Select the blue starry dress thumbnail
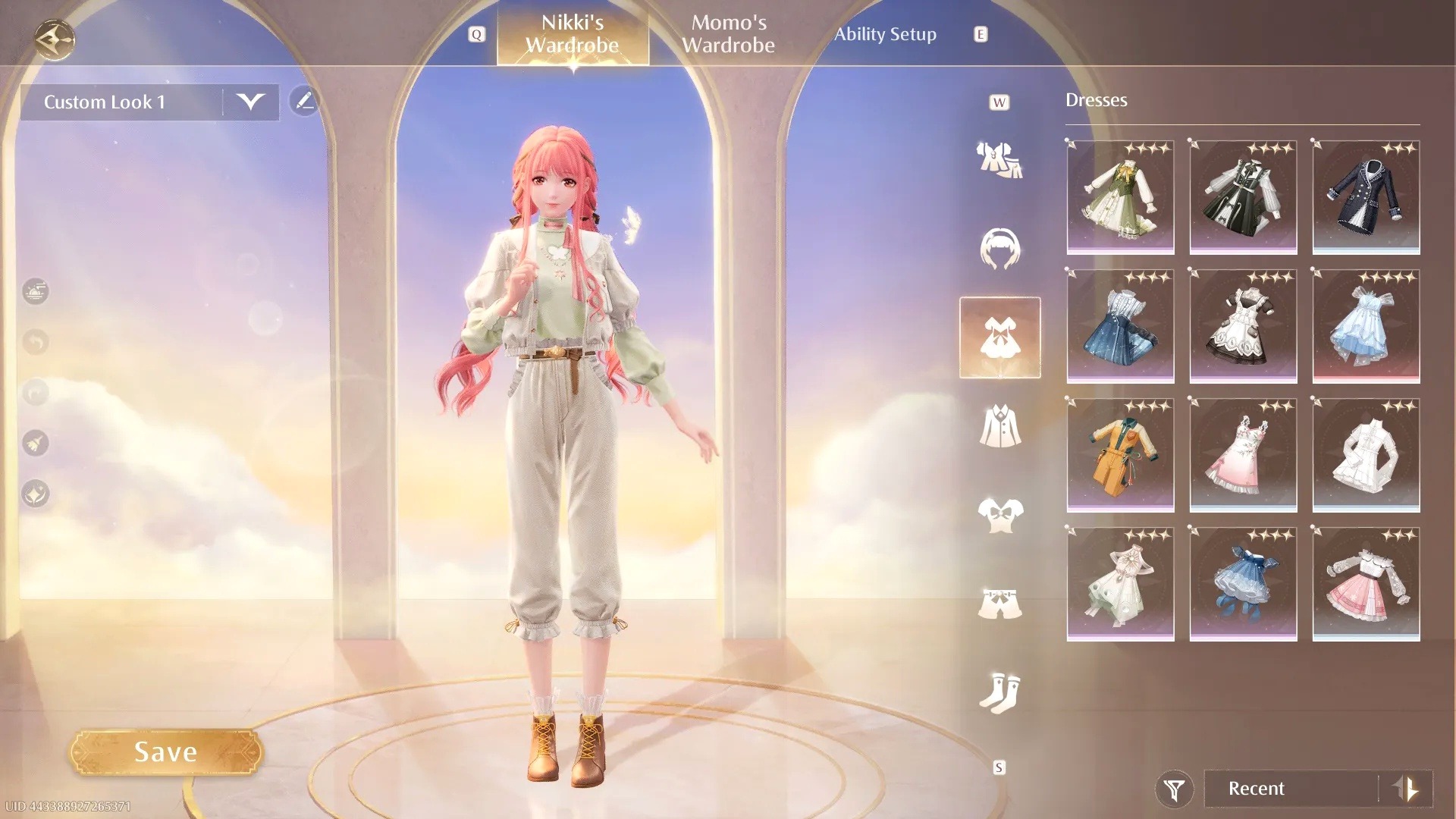Viewport: 1456px width, 819px height. click(1120, 326)
